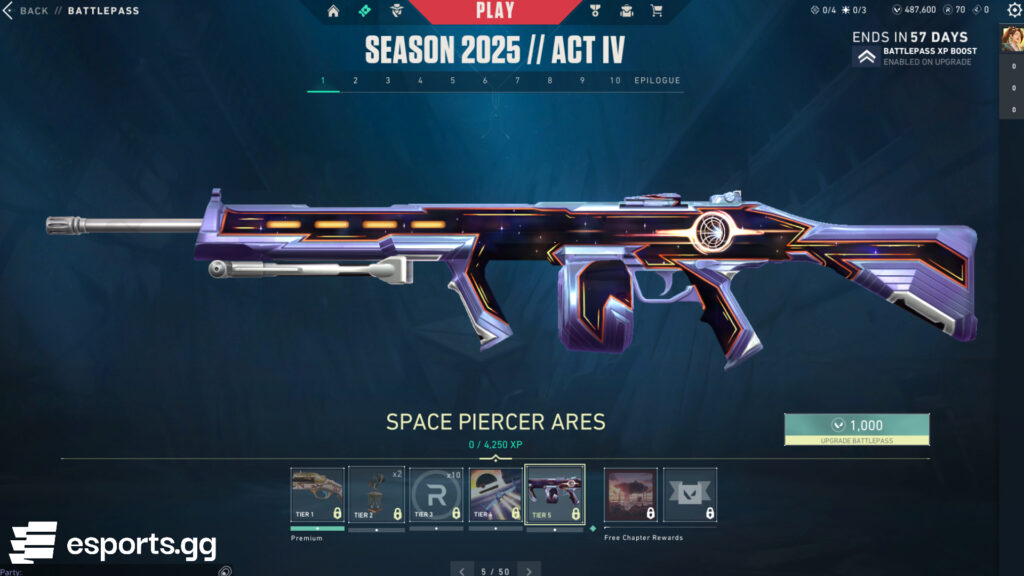This screenshot has width=1024, height=576.
Task: Select the Tier 1 shotgun reward
Action: tap(317, 495)
